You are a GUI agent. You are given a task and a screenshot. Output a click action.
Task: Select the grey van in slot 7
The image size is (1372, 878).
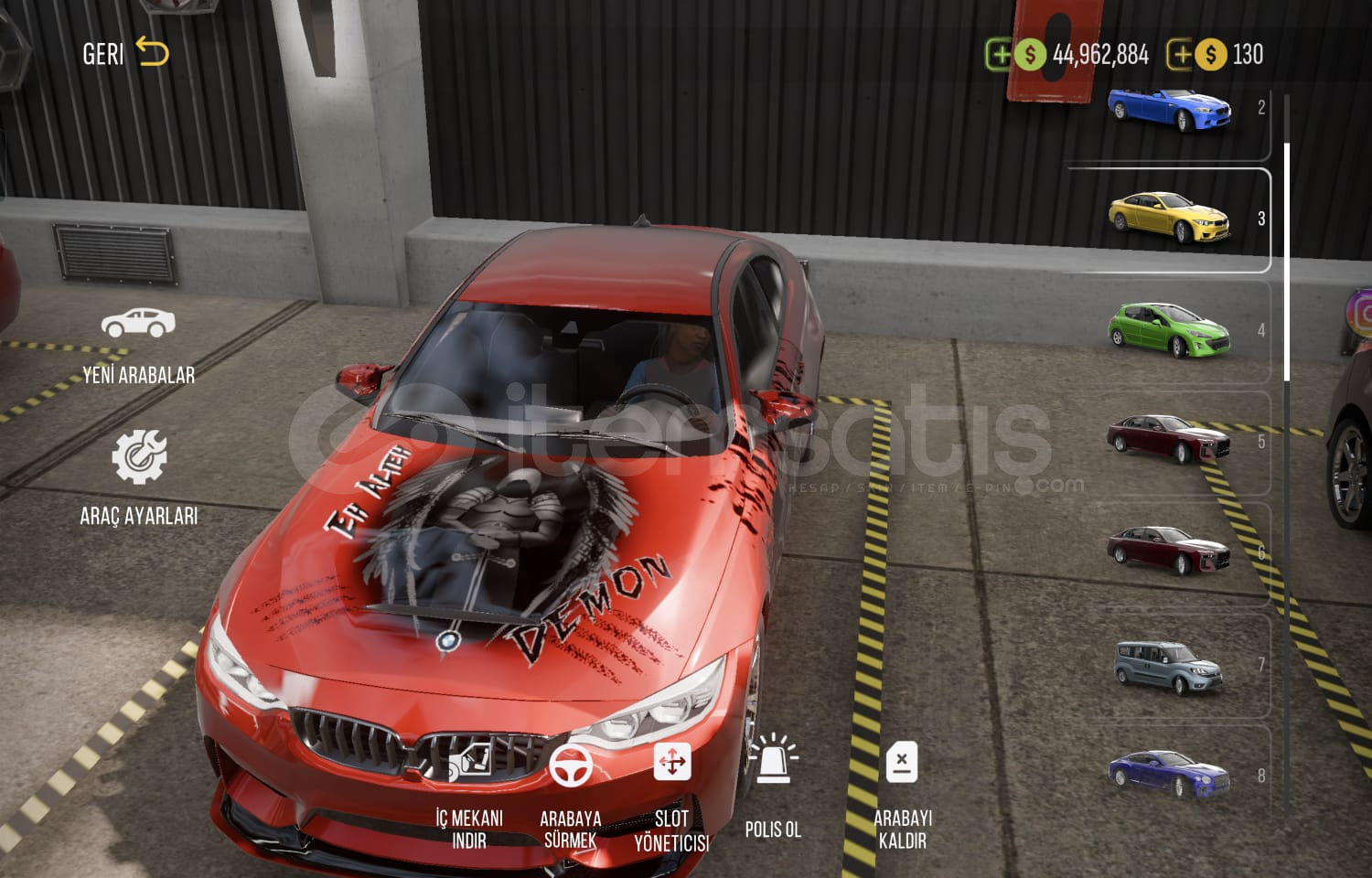1169,666
